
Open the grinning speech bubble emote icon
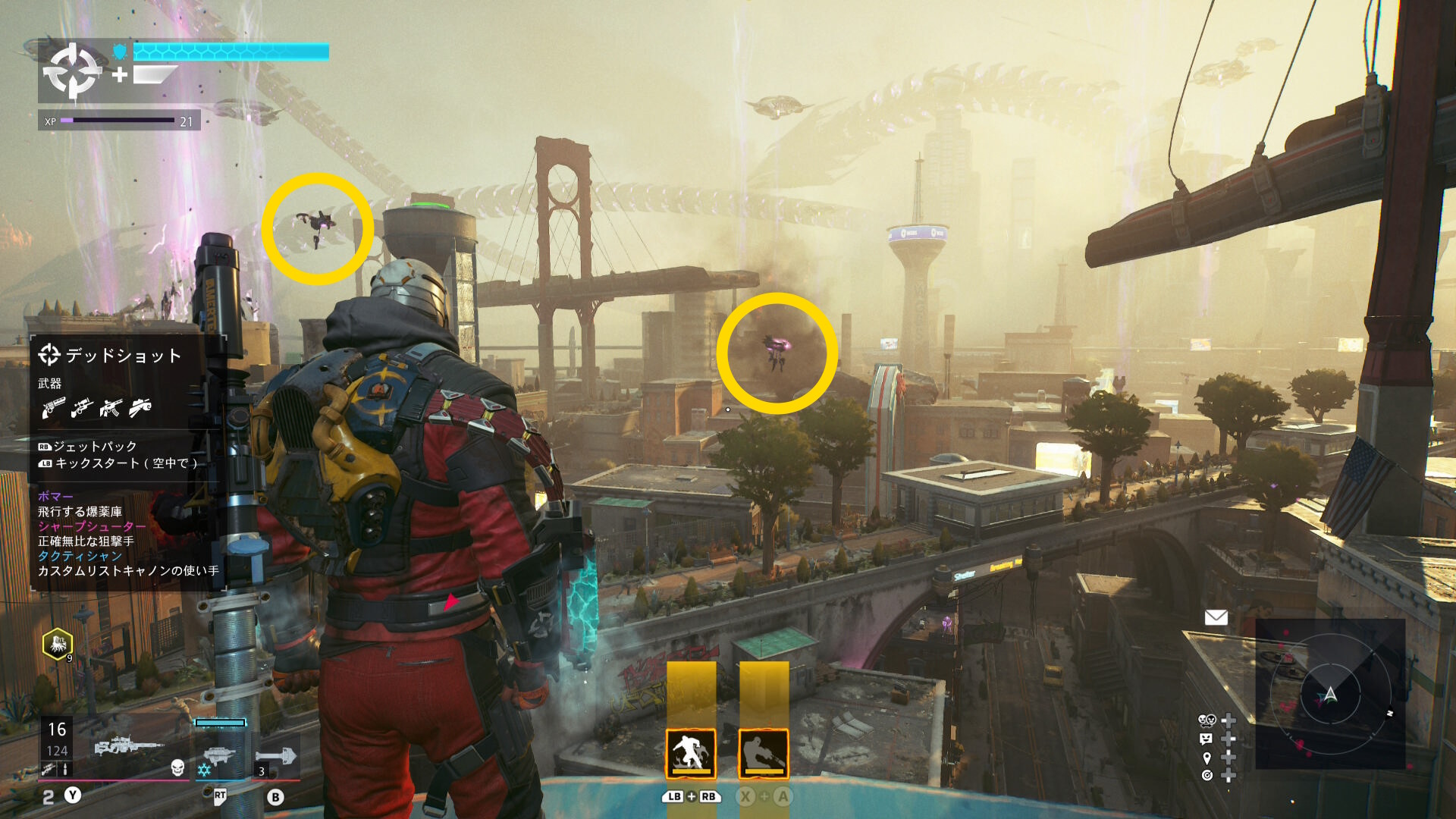1207,739
